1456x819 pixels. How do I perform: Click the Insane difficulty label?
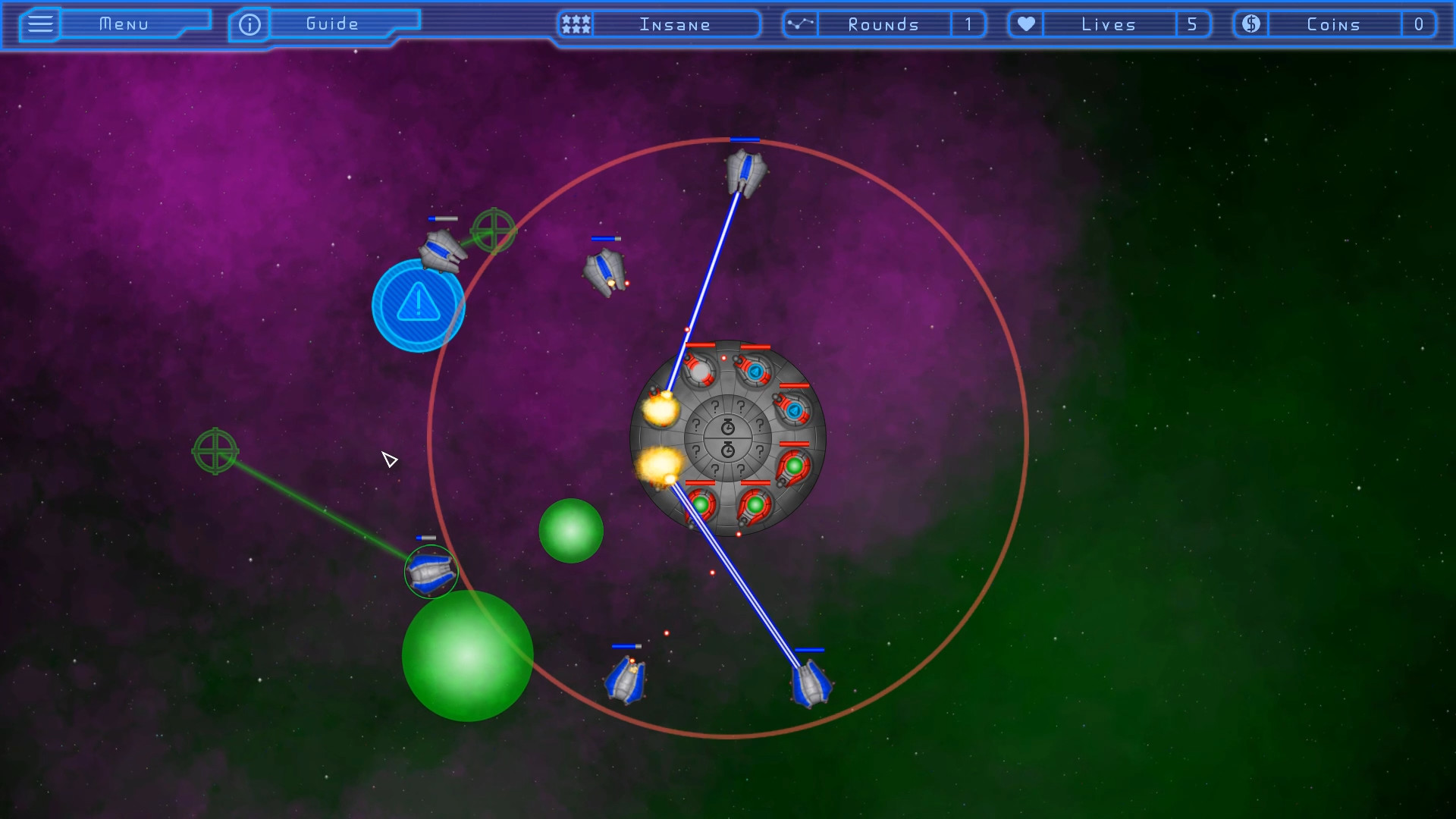[x=673, y=24]
